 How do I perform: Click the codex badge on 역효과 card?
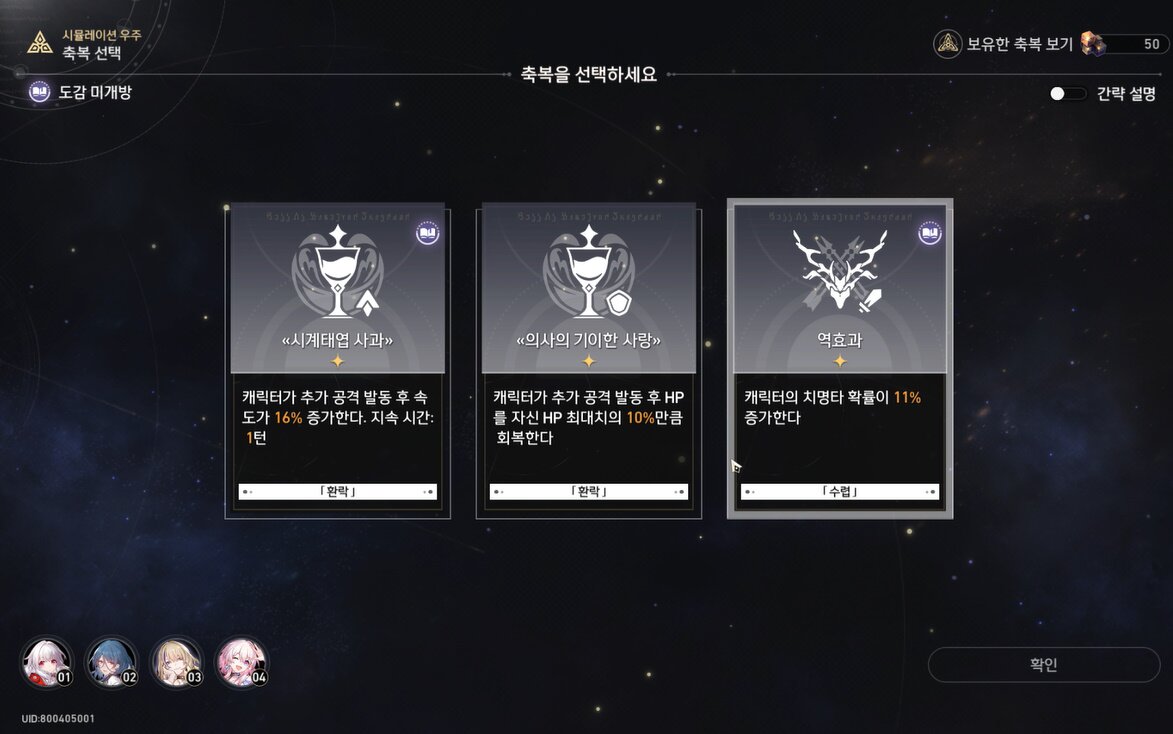point(929,234)
